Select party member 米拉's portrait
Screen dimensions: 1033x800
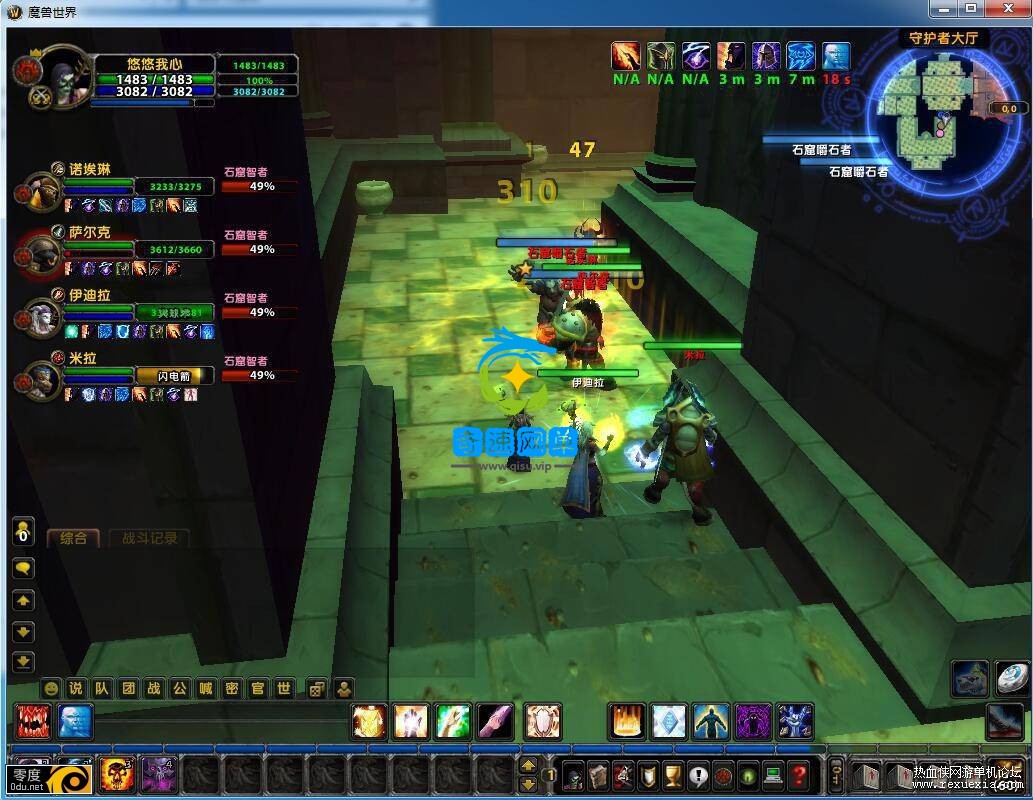42,377
